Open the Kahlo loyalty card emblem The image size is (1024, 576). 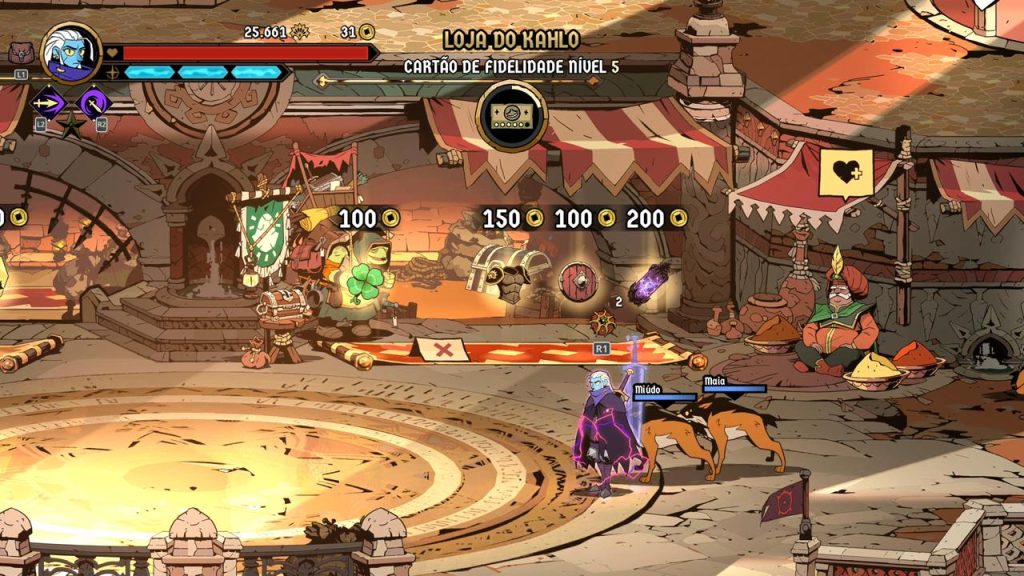512,116
